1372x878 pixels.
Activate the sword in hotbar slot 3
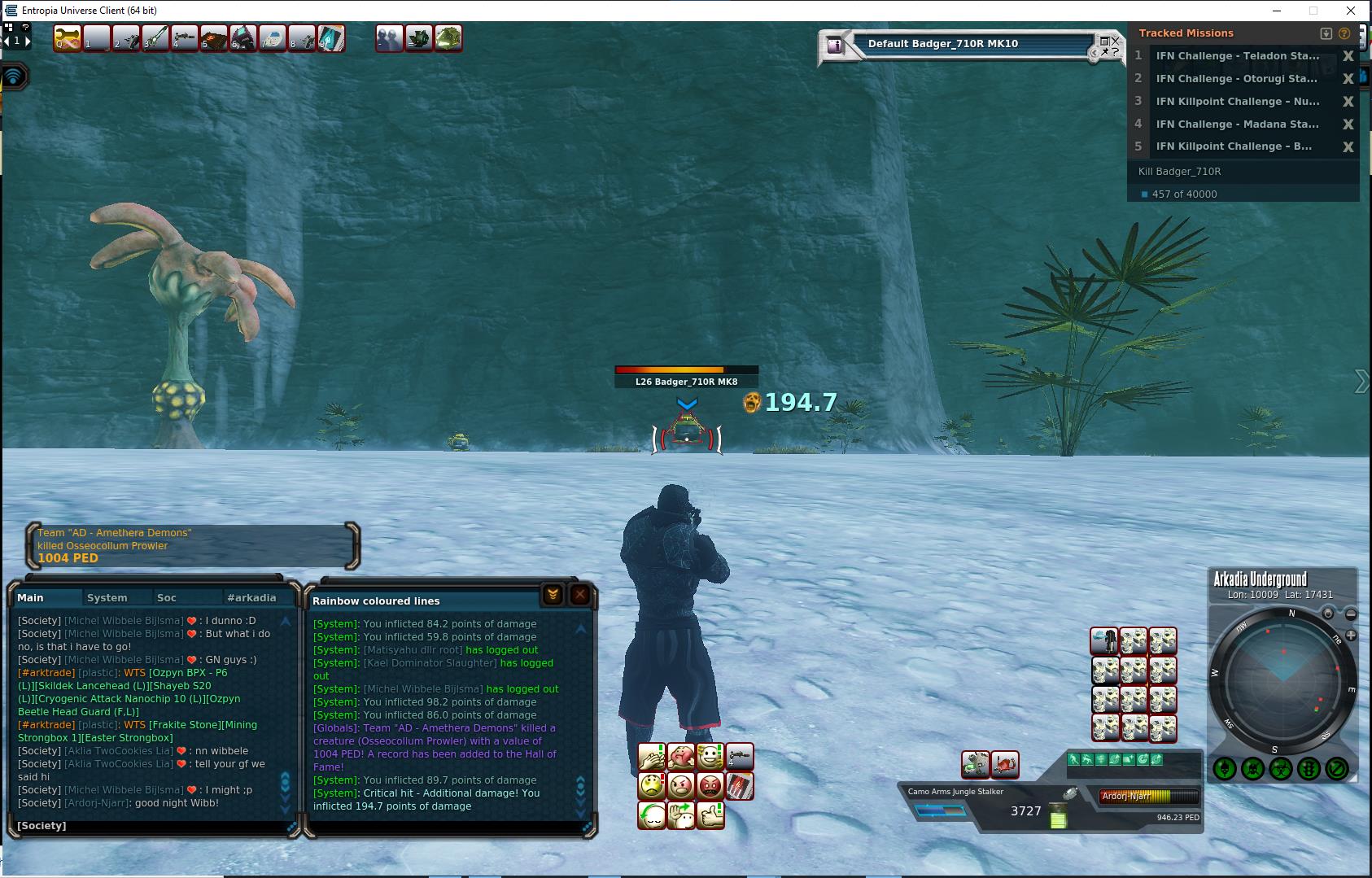tap(155, 37)
